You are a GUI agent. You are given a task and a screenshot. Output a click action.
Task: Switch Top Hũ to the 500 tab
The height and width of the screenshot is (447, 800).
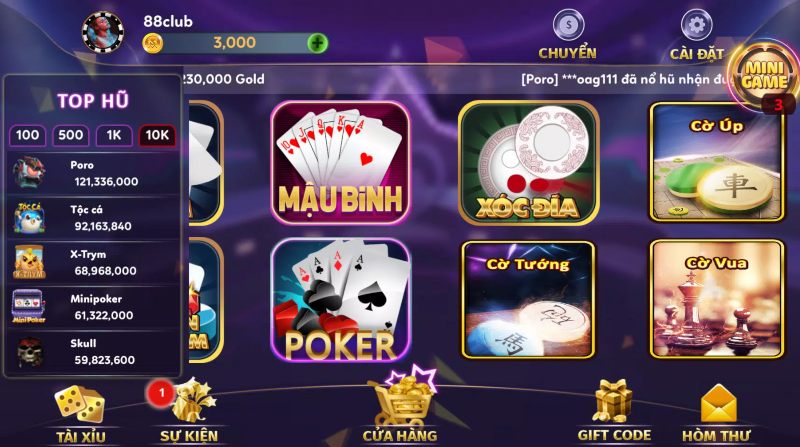70,136
